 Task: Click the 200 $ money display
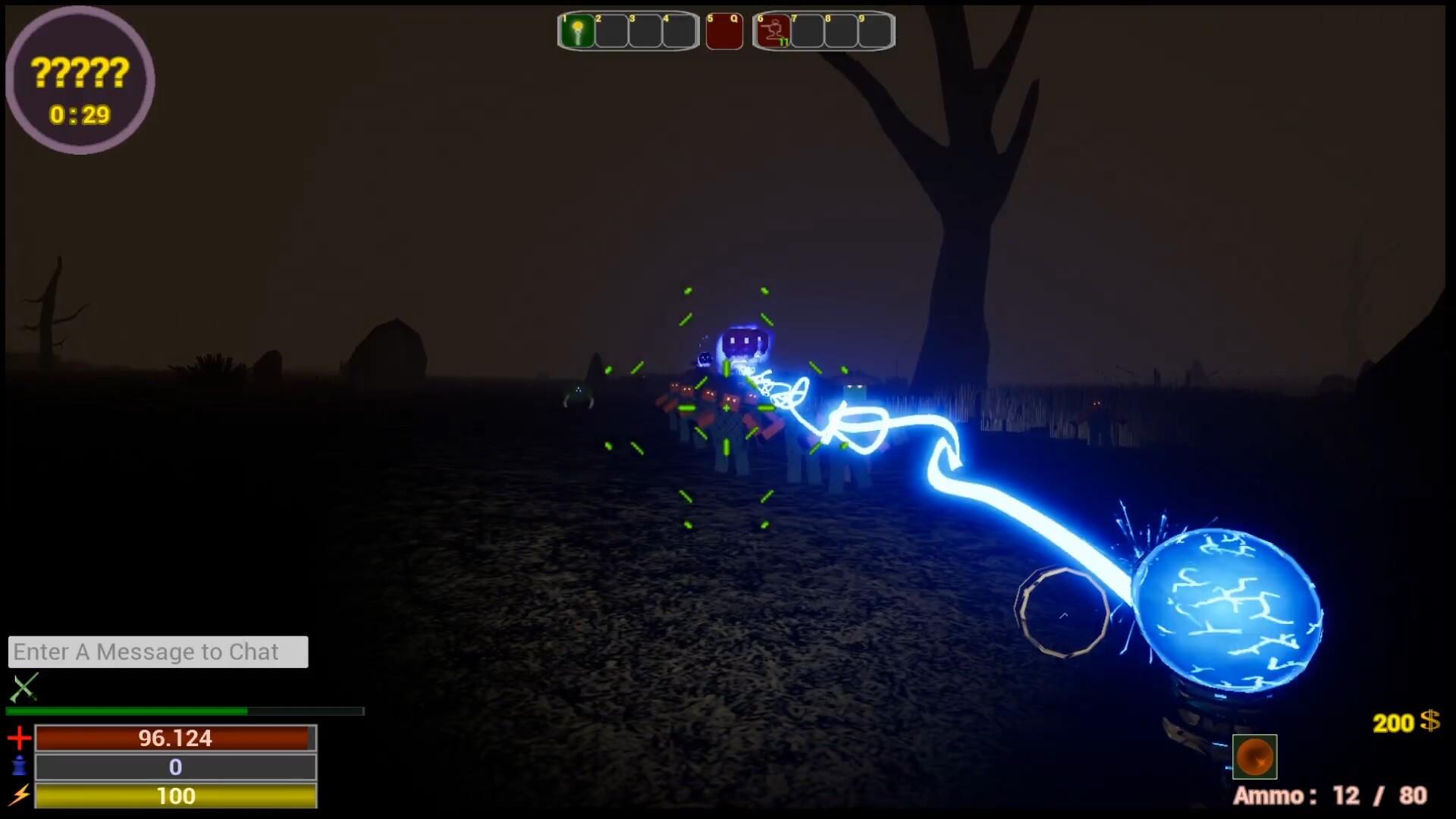click(x=1404, y=724)
